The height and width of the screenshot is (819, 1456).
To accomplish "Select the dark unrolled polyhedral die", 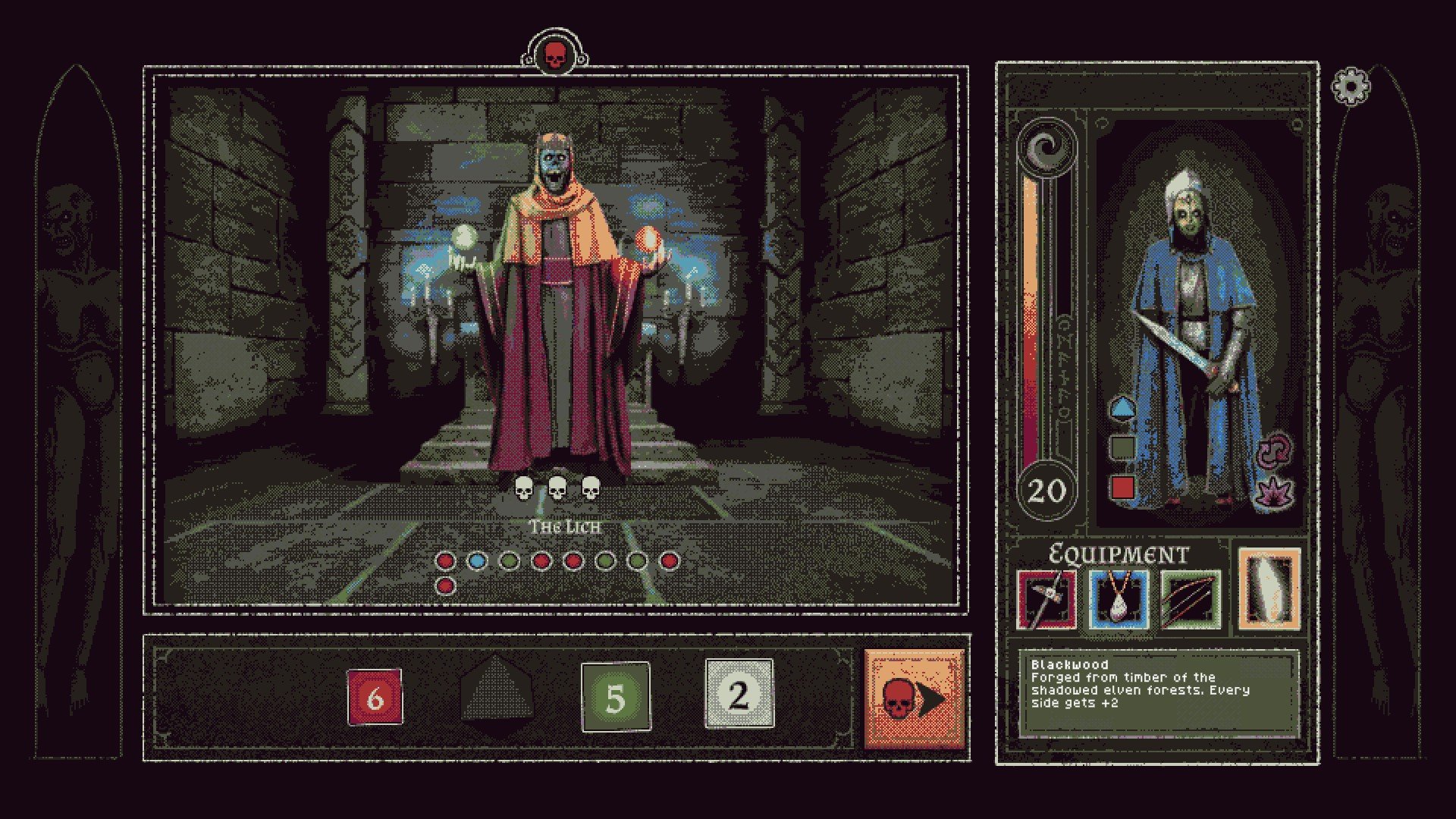I will (x=496, y=695).
